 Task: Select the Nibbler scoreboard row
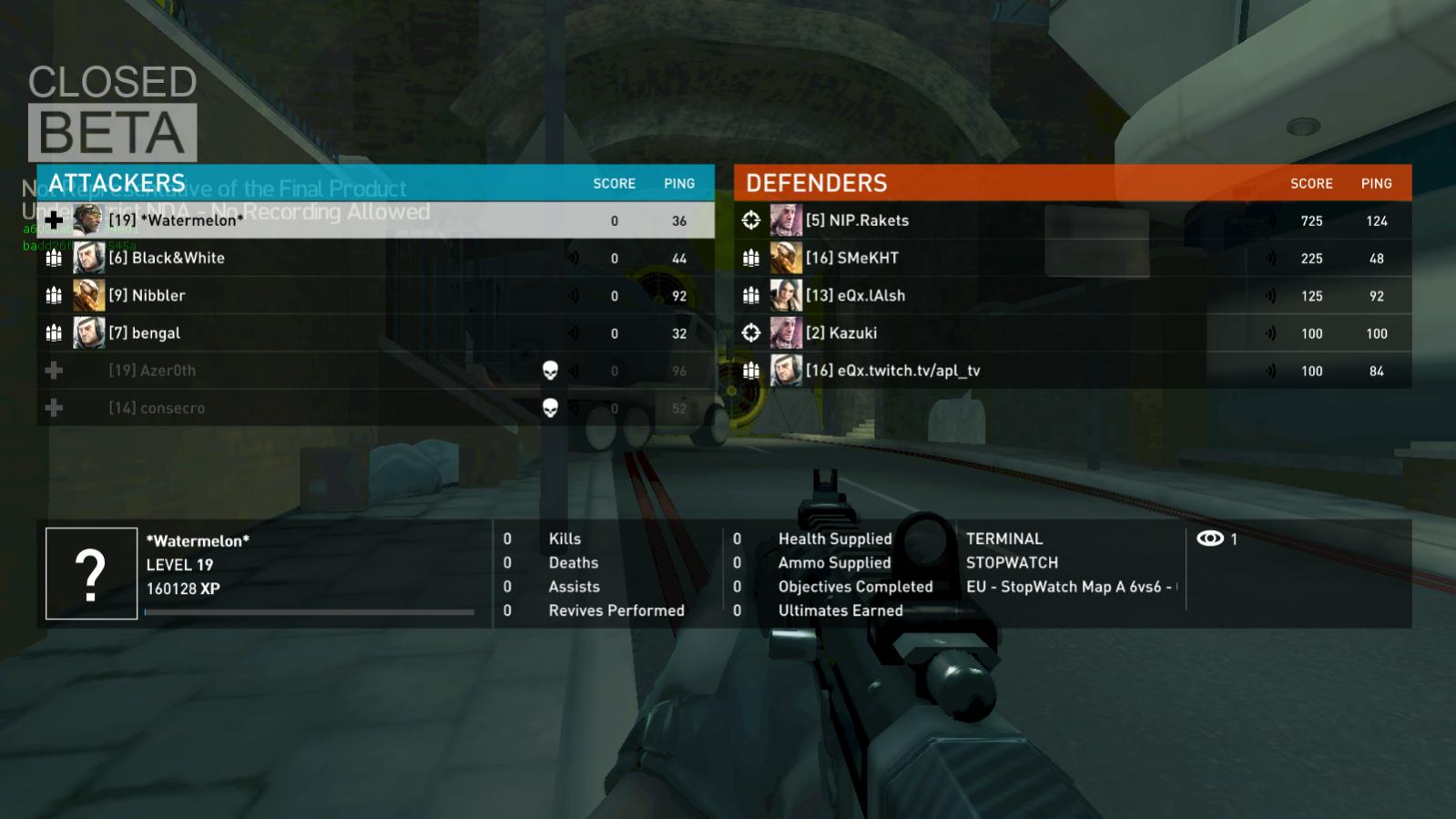147,295
